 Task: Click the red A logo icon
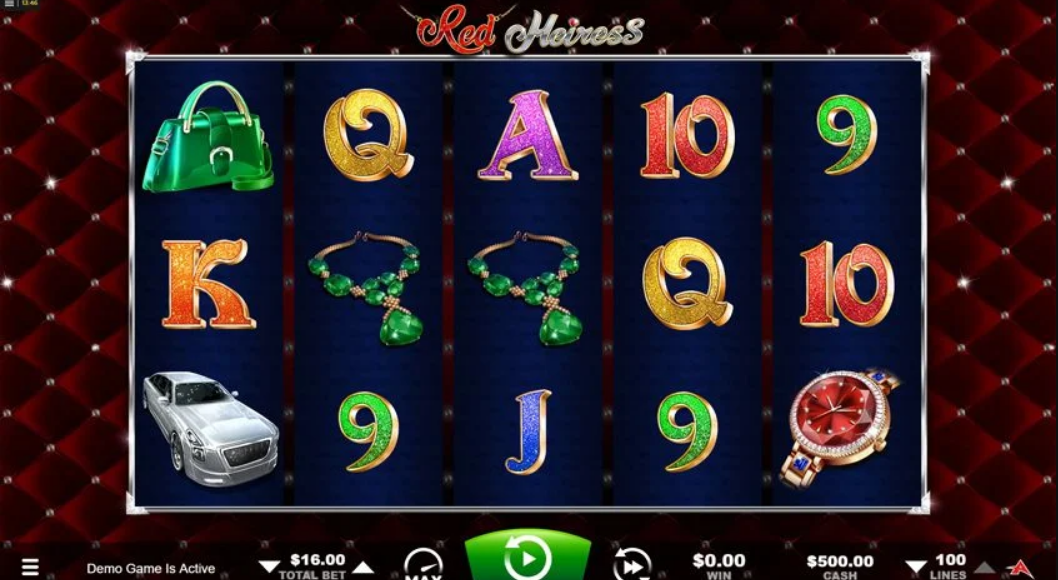(x=1021, y=567)
